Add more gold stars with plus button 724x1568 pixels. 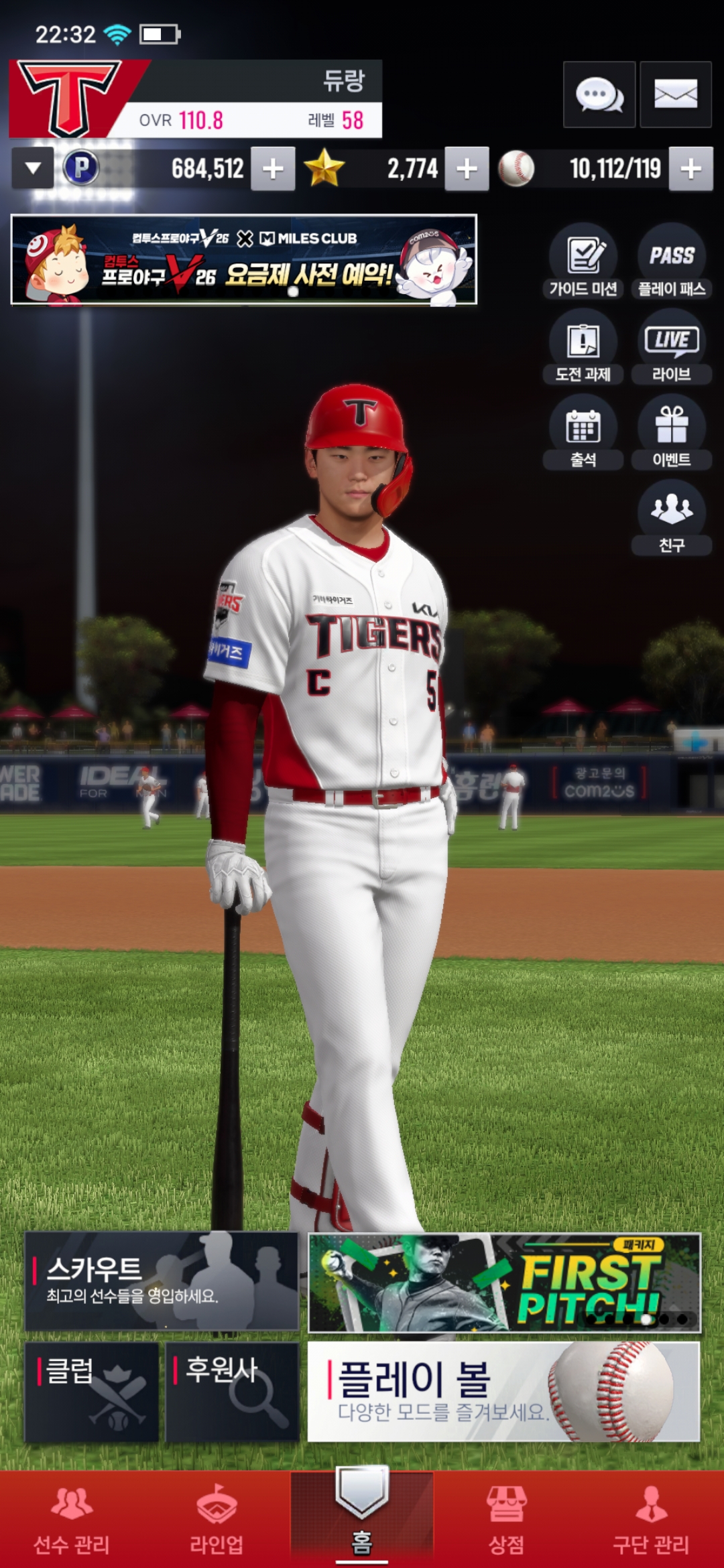467,169
